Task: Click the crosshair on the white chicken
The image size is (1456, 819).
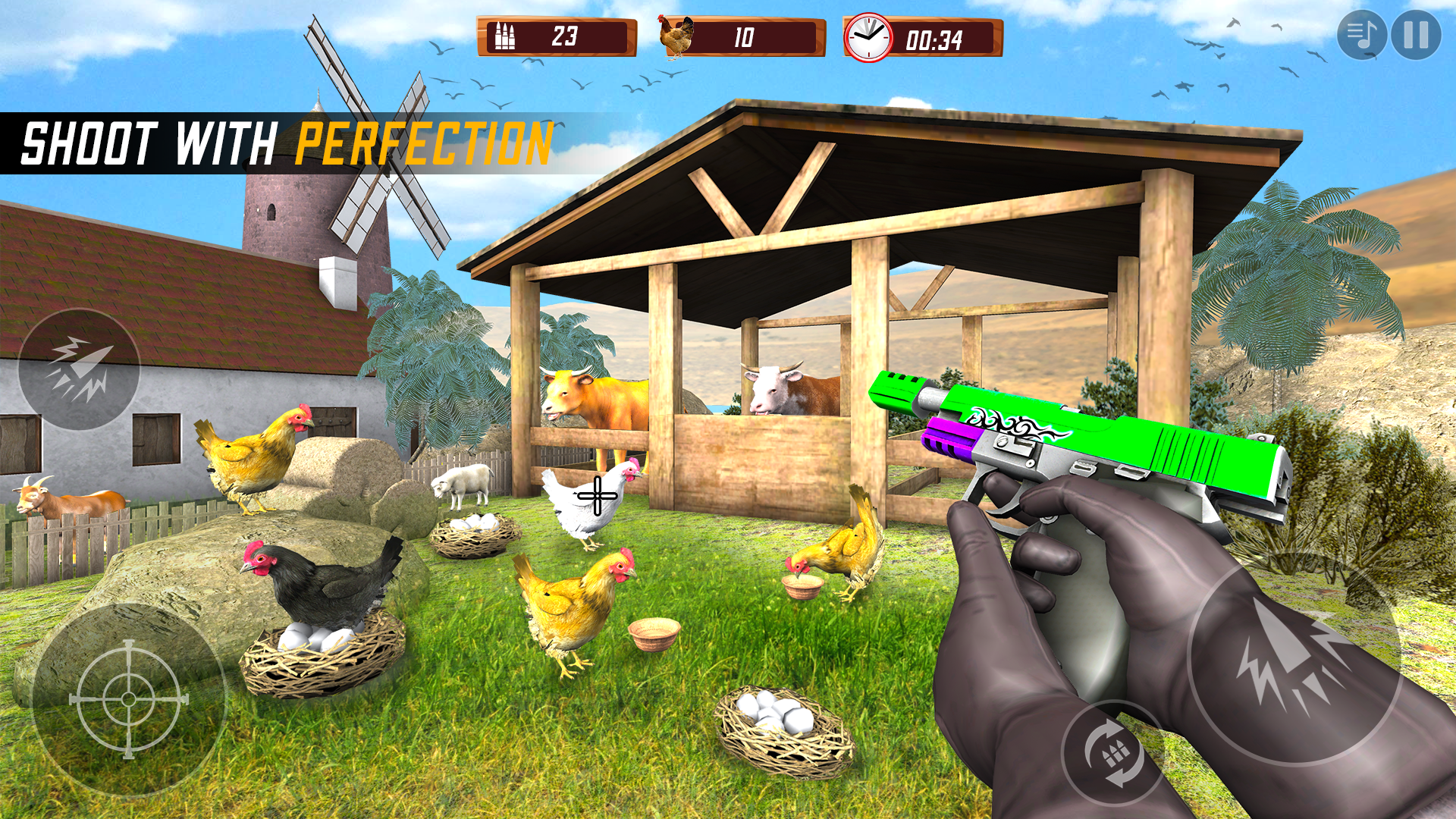Action: pyautogui.click(x=596, y=494)
